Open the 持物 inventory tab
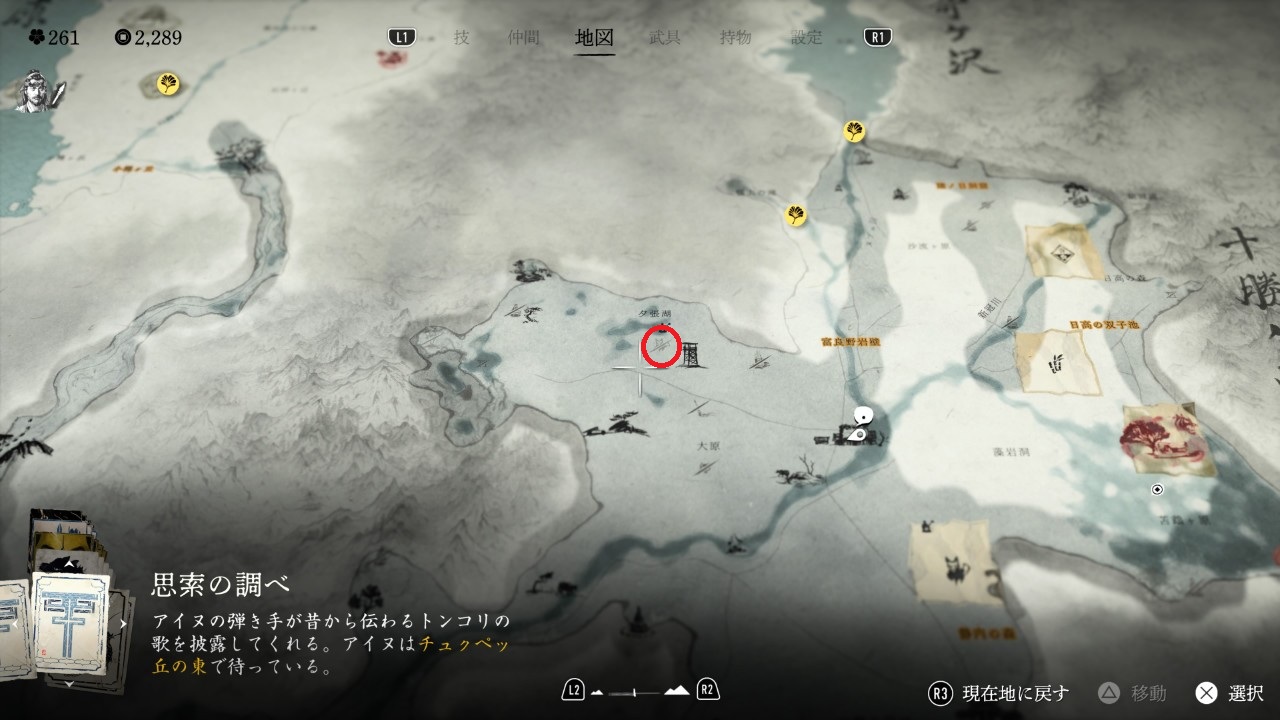The height and width of the screenshot is (720, 1280). click(736, 38)
